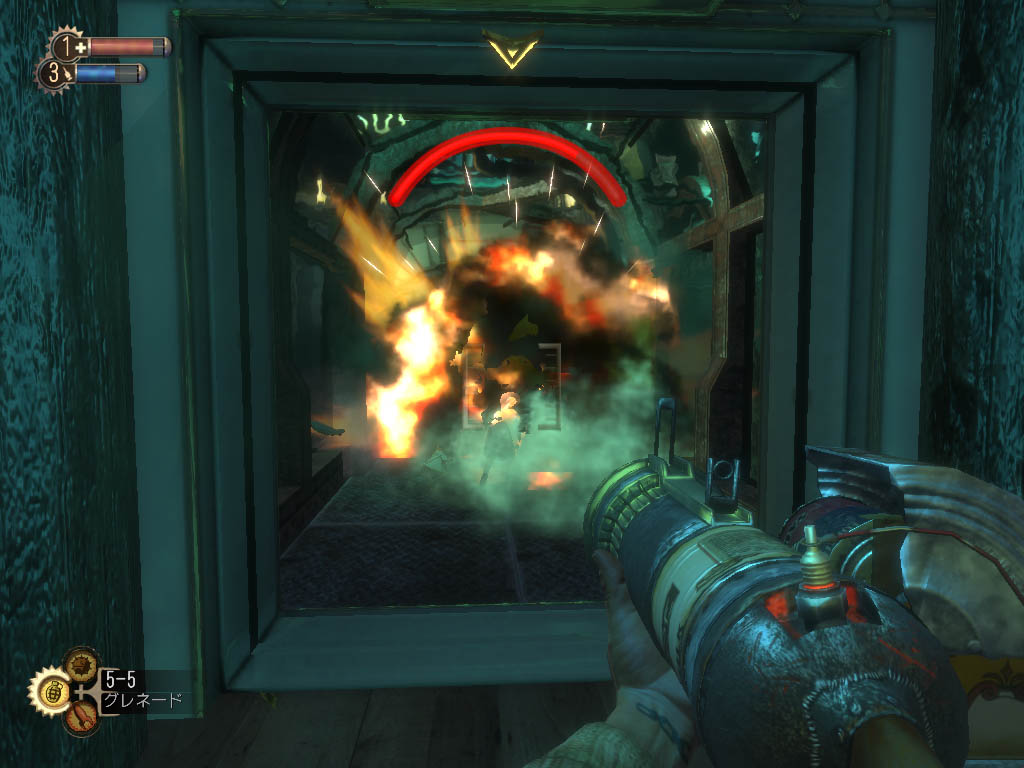Click the EVE hypo syringe counter
Viewport: 1024px width, 768px height.
point(54,73)
